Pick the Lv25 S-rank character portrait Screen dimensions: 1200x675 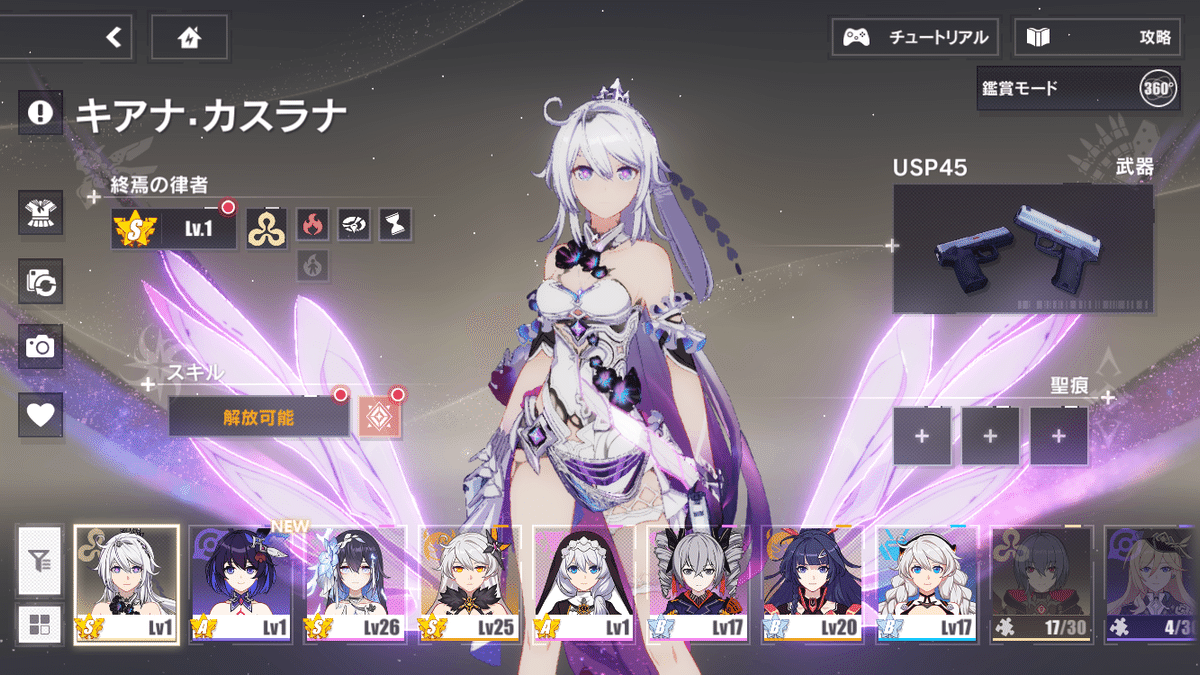[470, 585]
